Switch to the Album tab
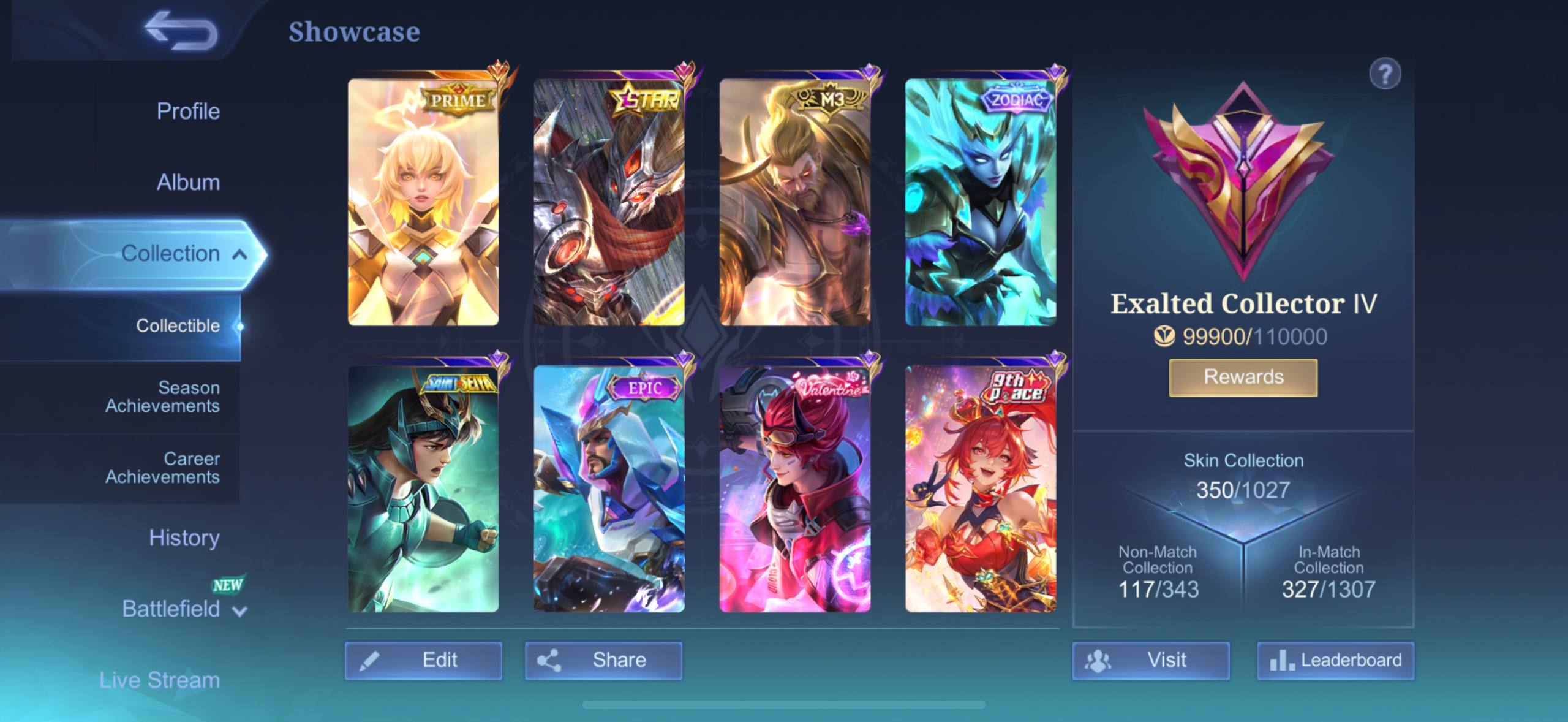 [188, 182]
